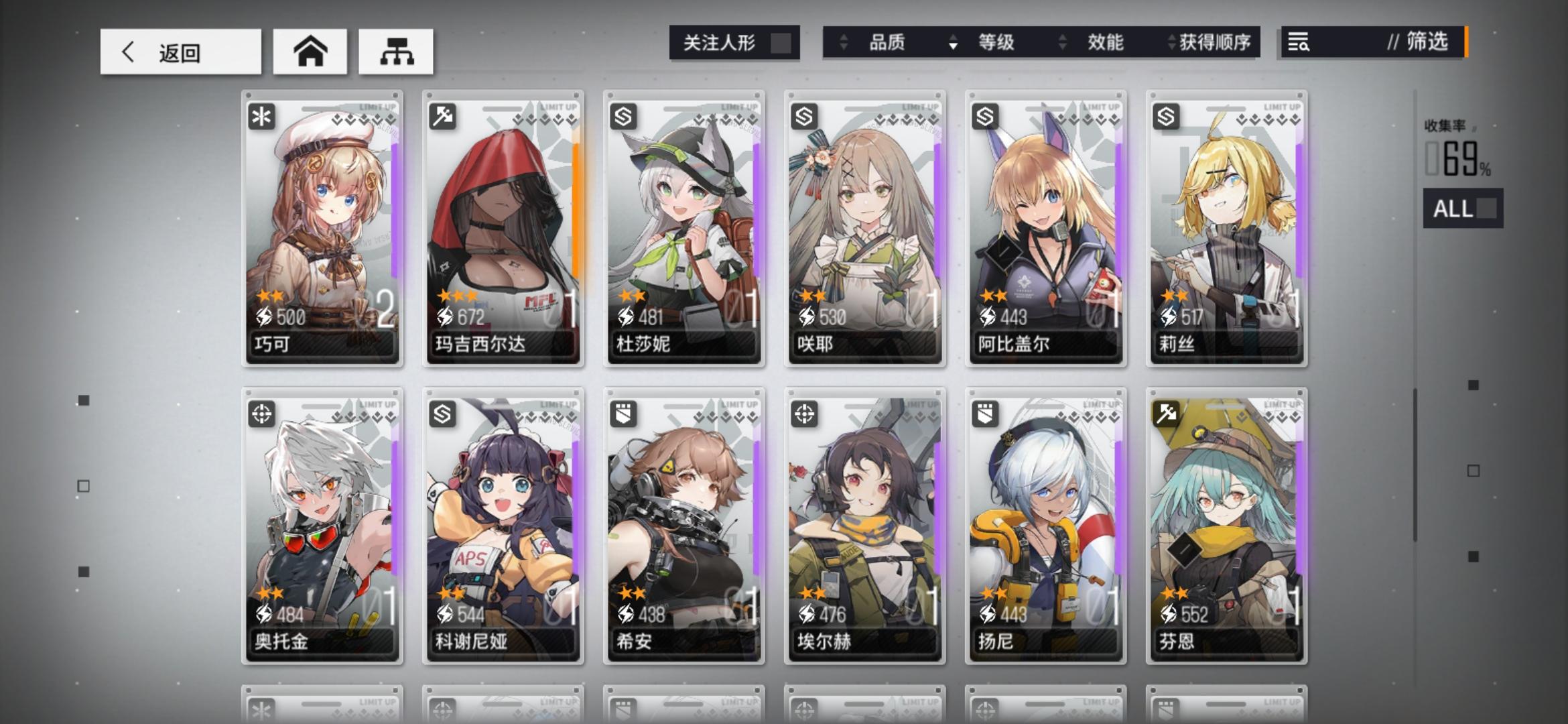Open the formation tree icon beside home

[x=396, y=51]
